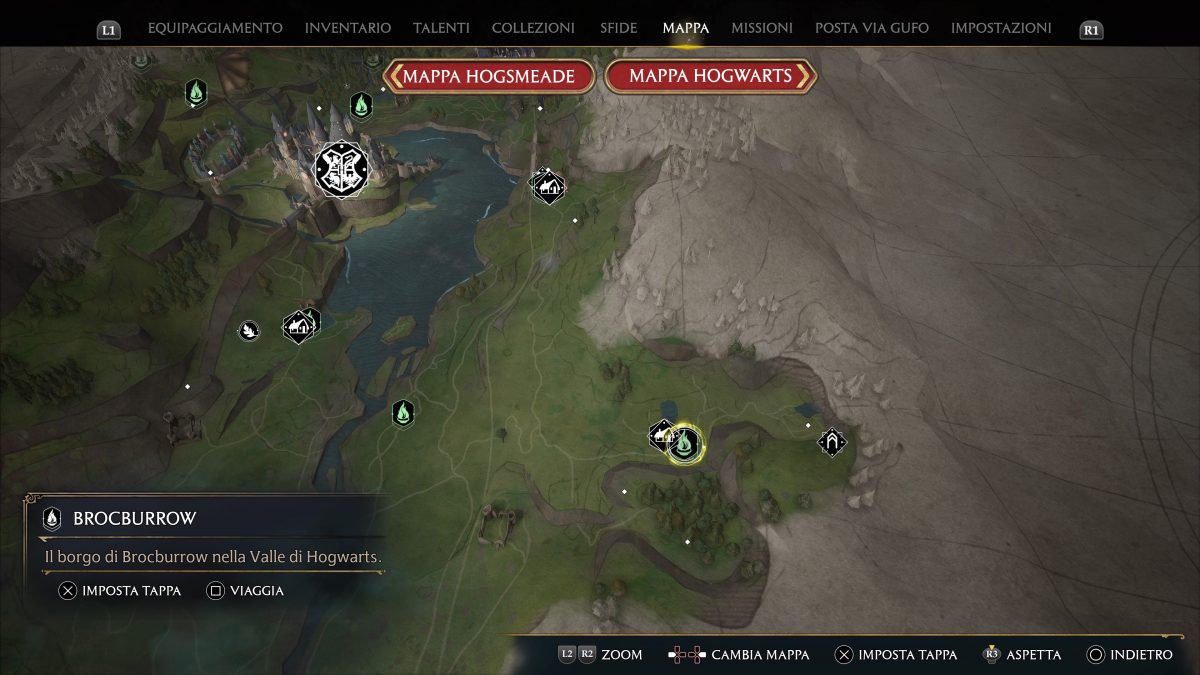
Task: Select the Hogwarts crest map marker
Action: [x=341, y=168]
